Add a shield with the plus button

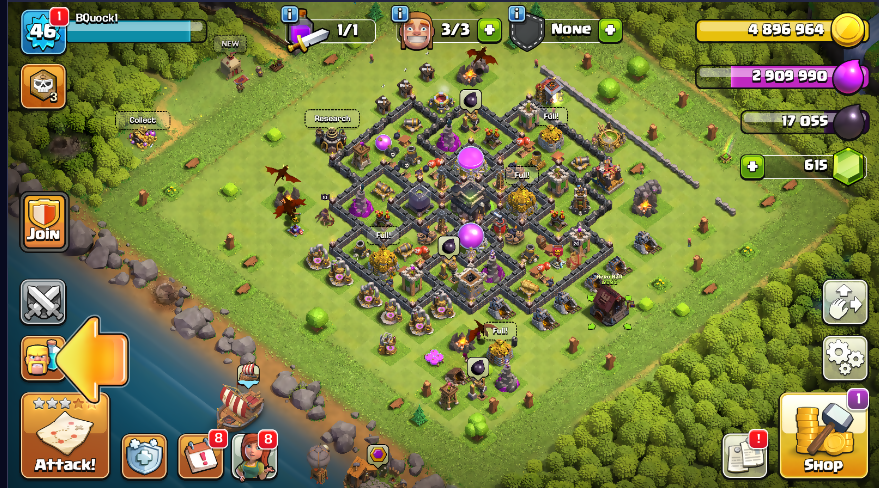(609, 30)
